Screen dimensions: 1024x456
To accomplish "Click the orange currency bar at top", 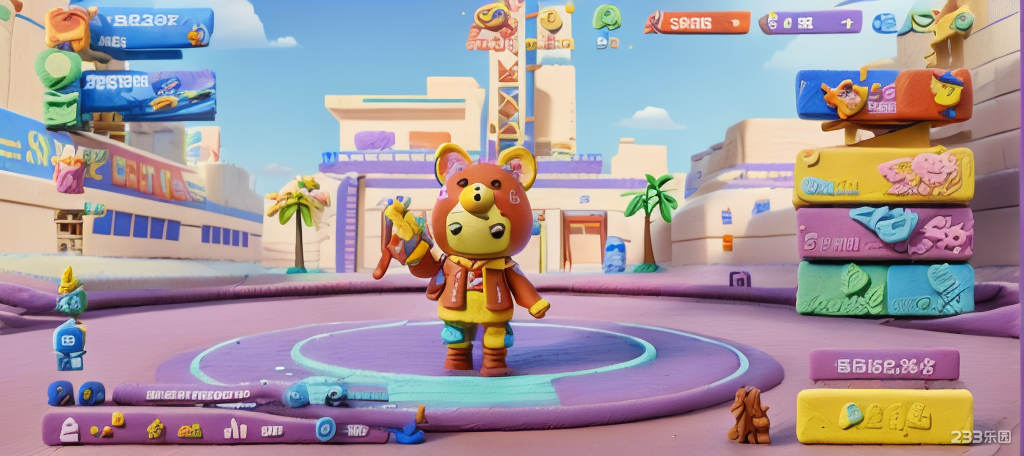I will pos(699,22).
